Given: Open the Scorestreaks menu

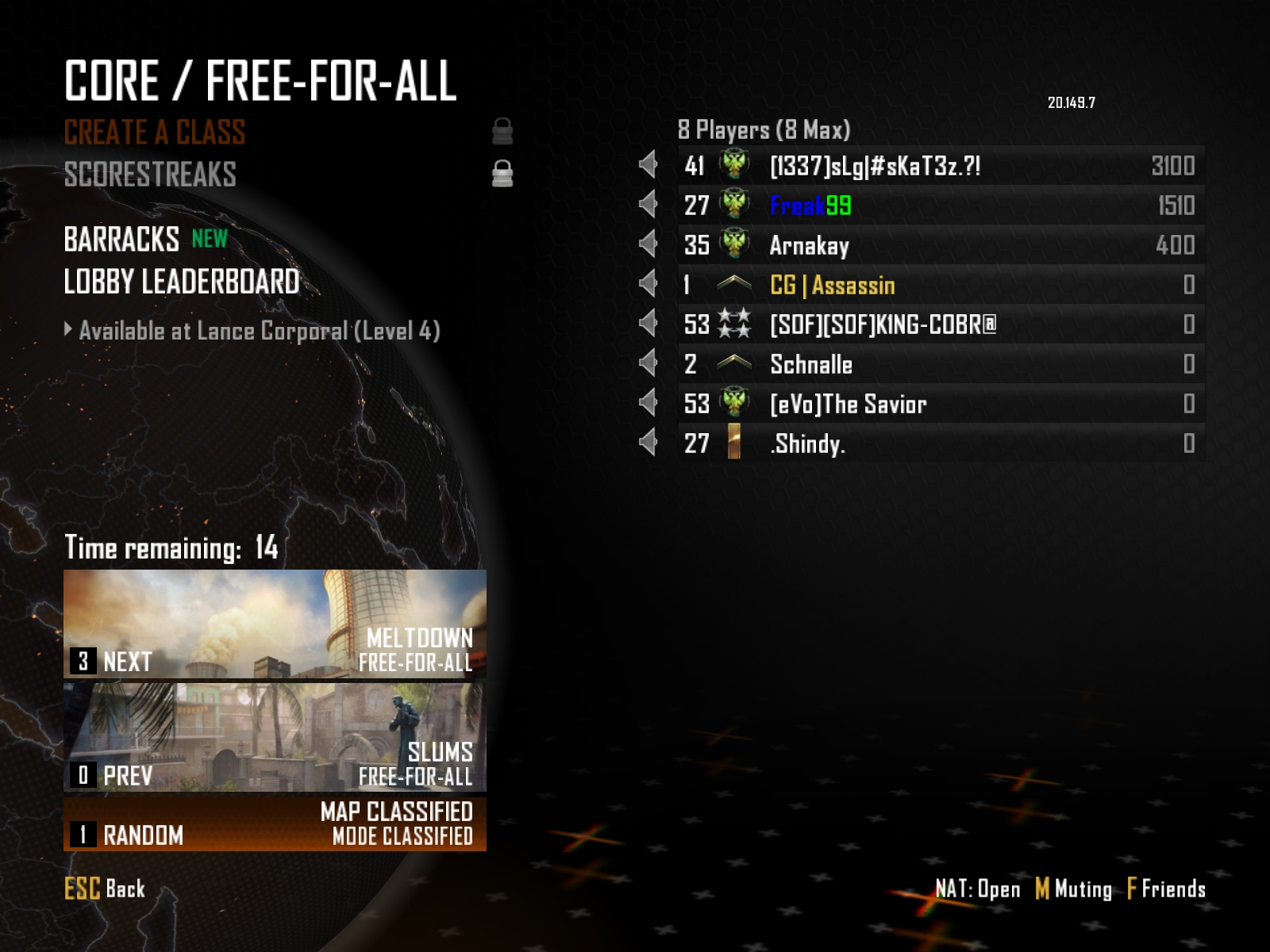Looking at the screenshot, I should coord(150,175).
